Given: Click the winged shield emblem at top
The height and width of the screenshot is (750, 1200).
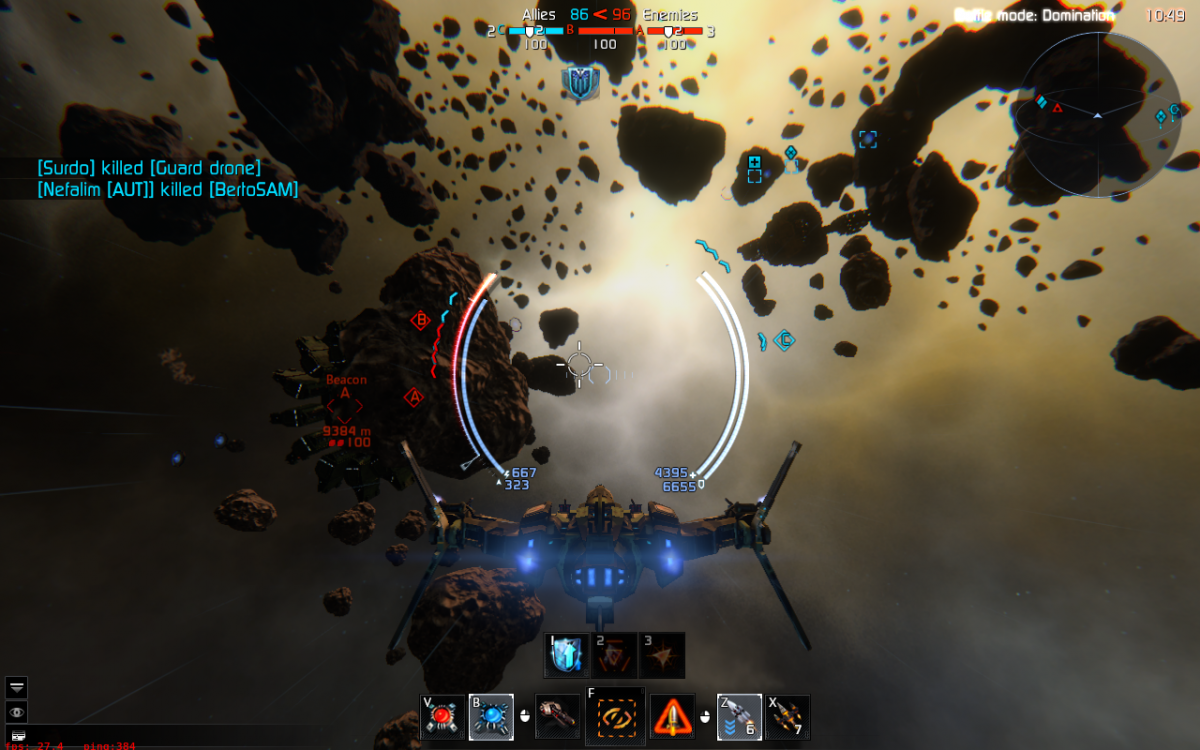Looking at the screenshot, I should 580,82.
